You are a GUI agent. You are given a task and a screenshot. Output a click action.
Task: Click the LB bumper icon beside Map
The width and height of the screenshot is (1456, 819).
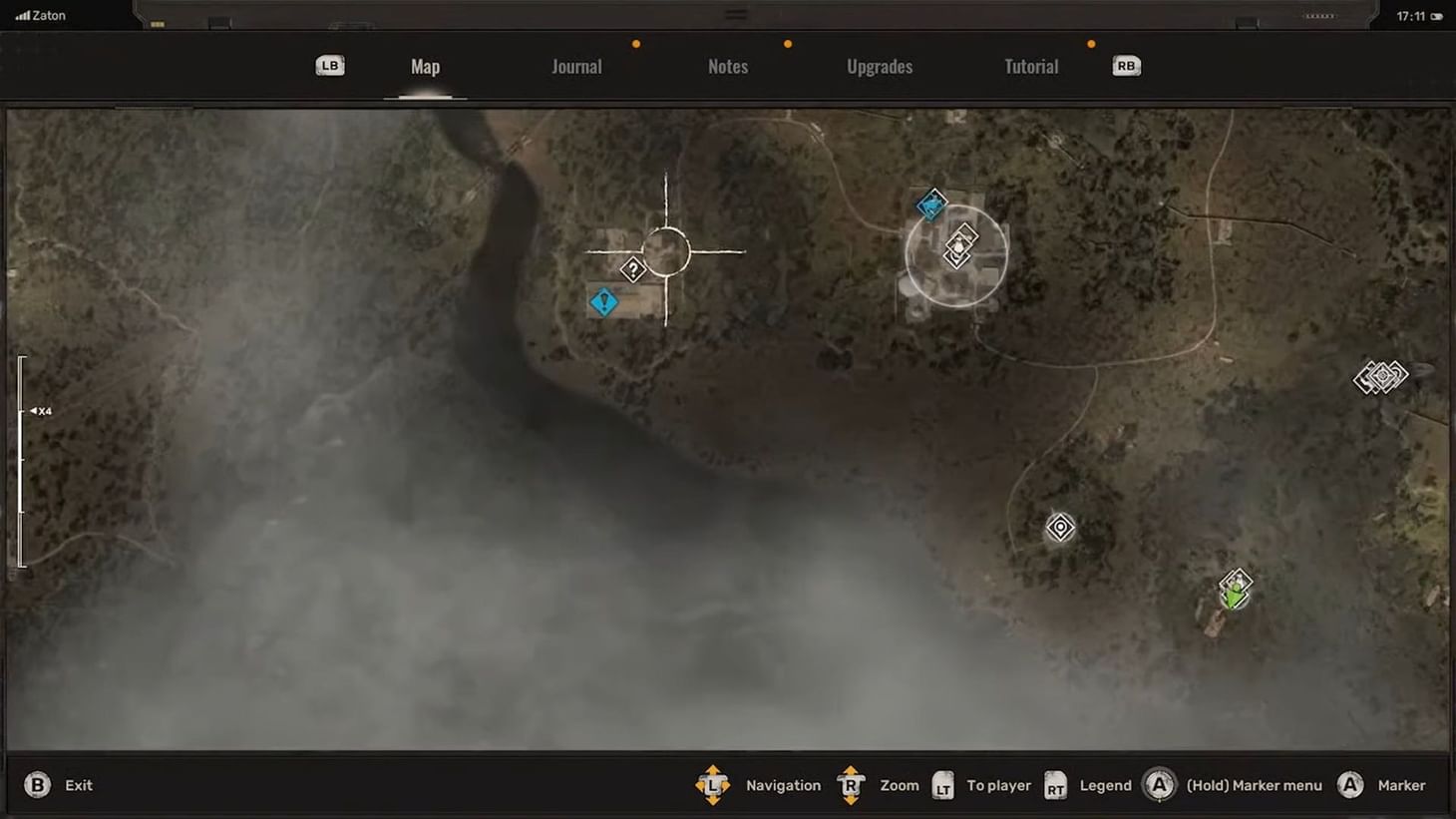(x=329, y=65)
